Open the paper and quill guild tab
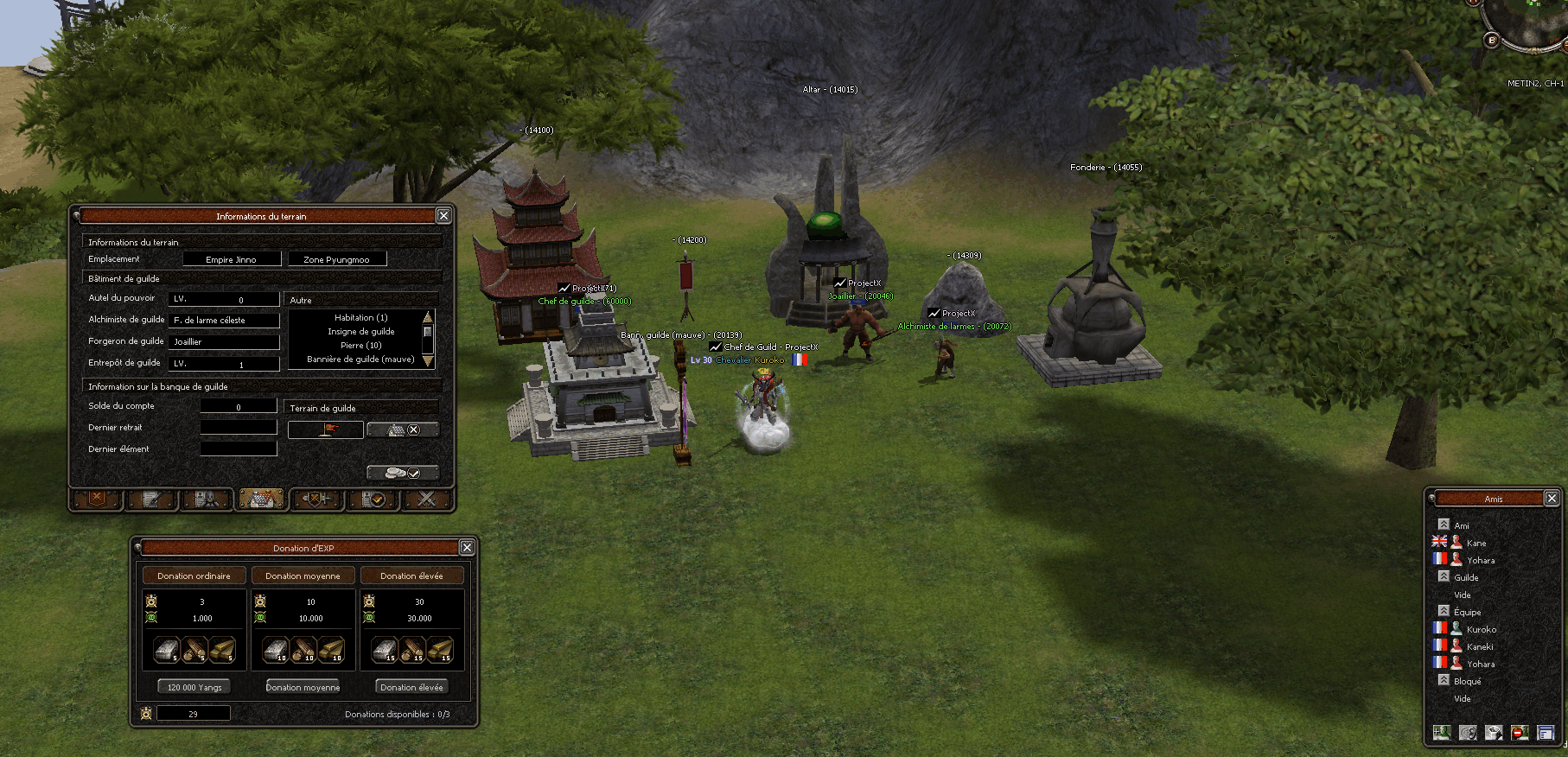This screenshot has width=1568, height=757. 150,499
